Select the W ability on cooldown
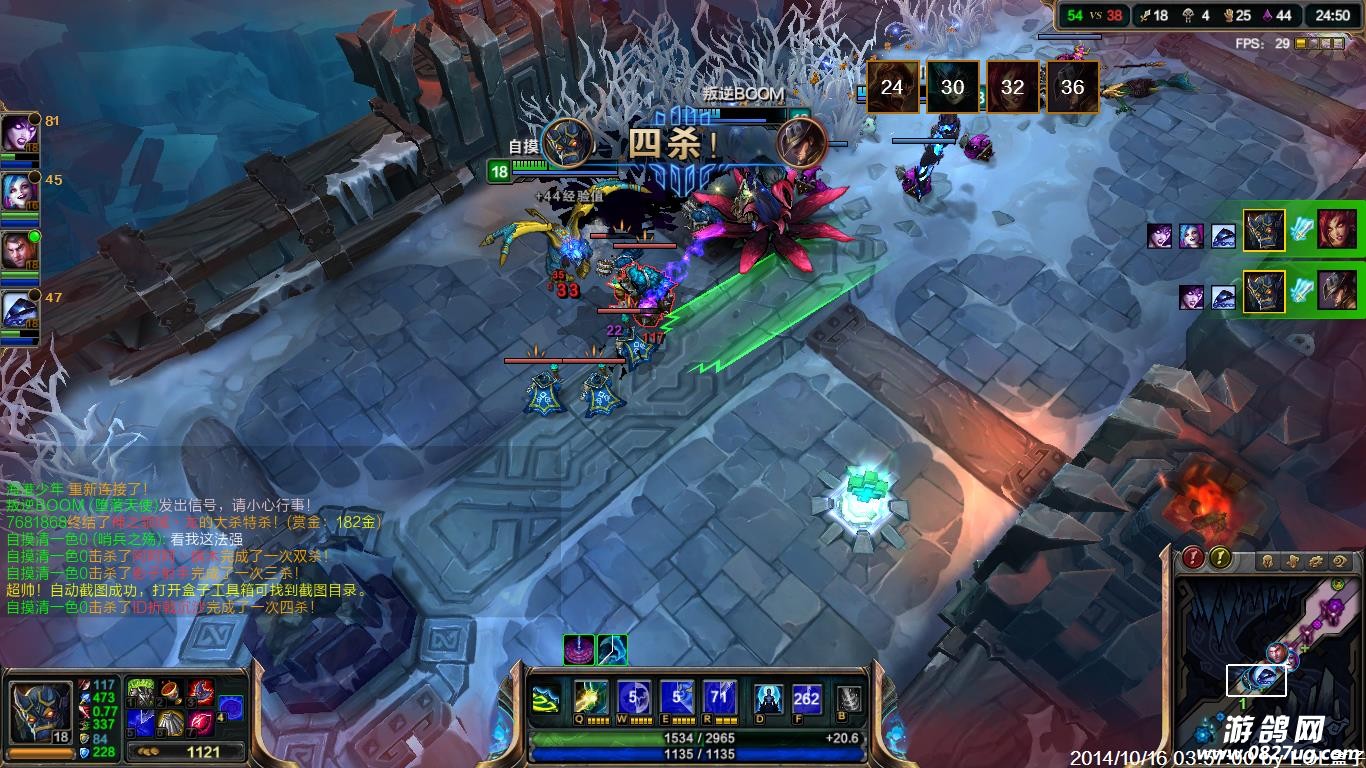Viewport: 1366px width, 768px height. [633, 698]
